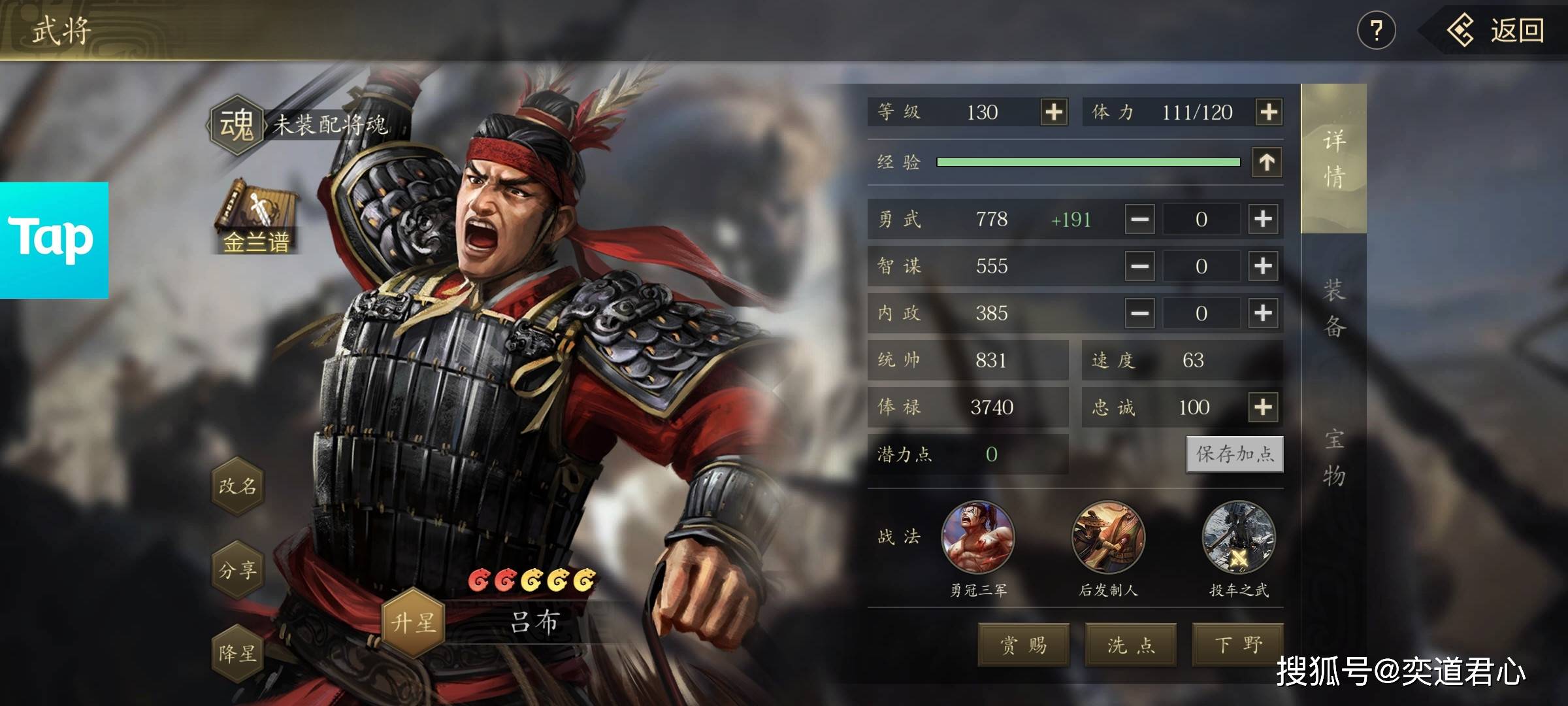Add a point to 内政

(1263, 313)
